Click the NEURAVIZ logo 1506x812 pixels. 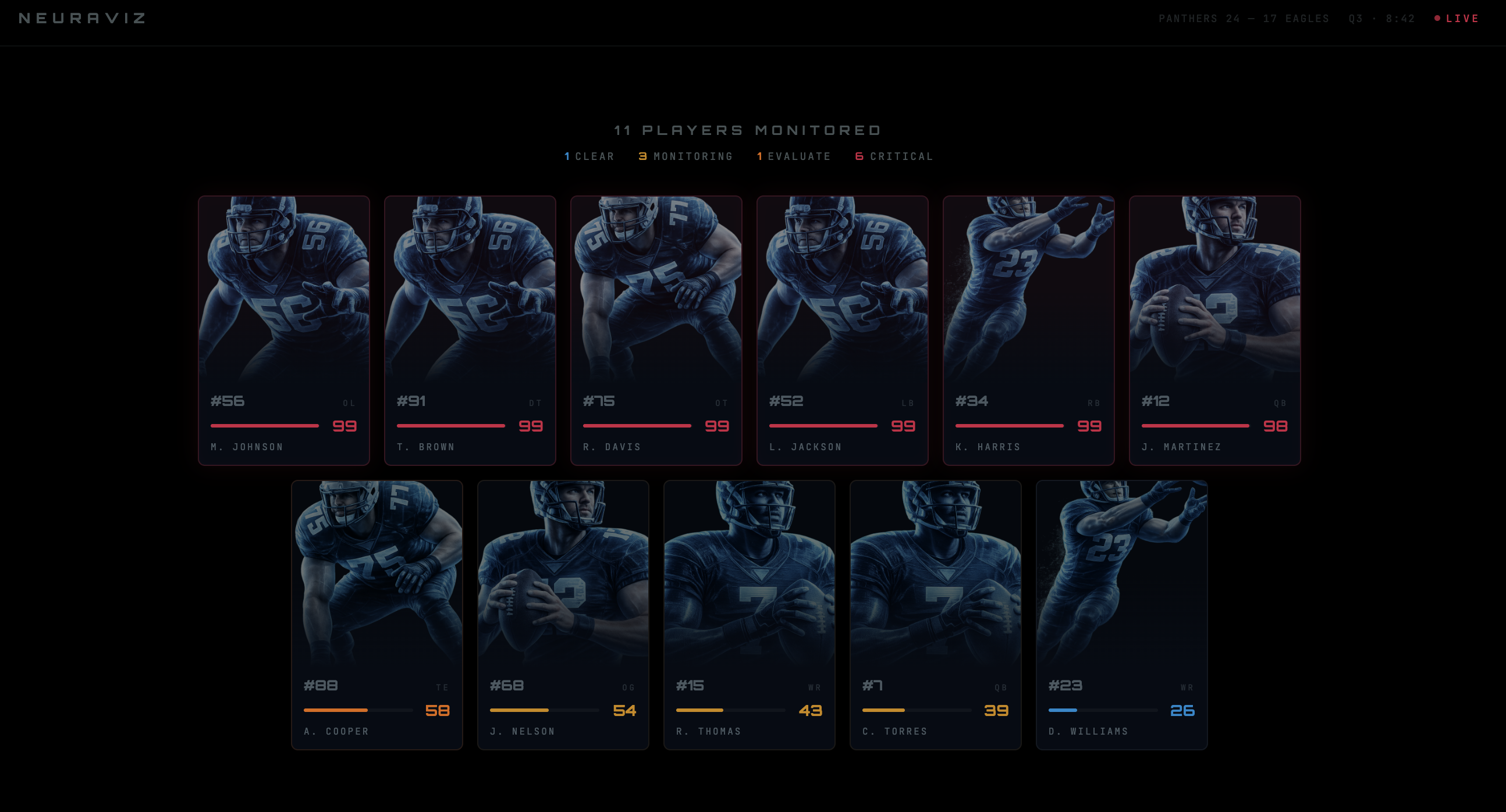click(83, 19)
